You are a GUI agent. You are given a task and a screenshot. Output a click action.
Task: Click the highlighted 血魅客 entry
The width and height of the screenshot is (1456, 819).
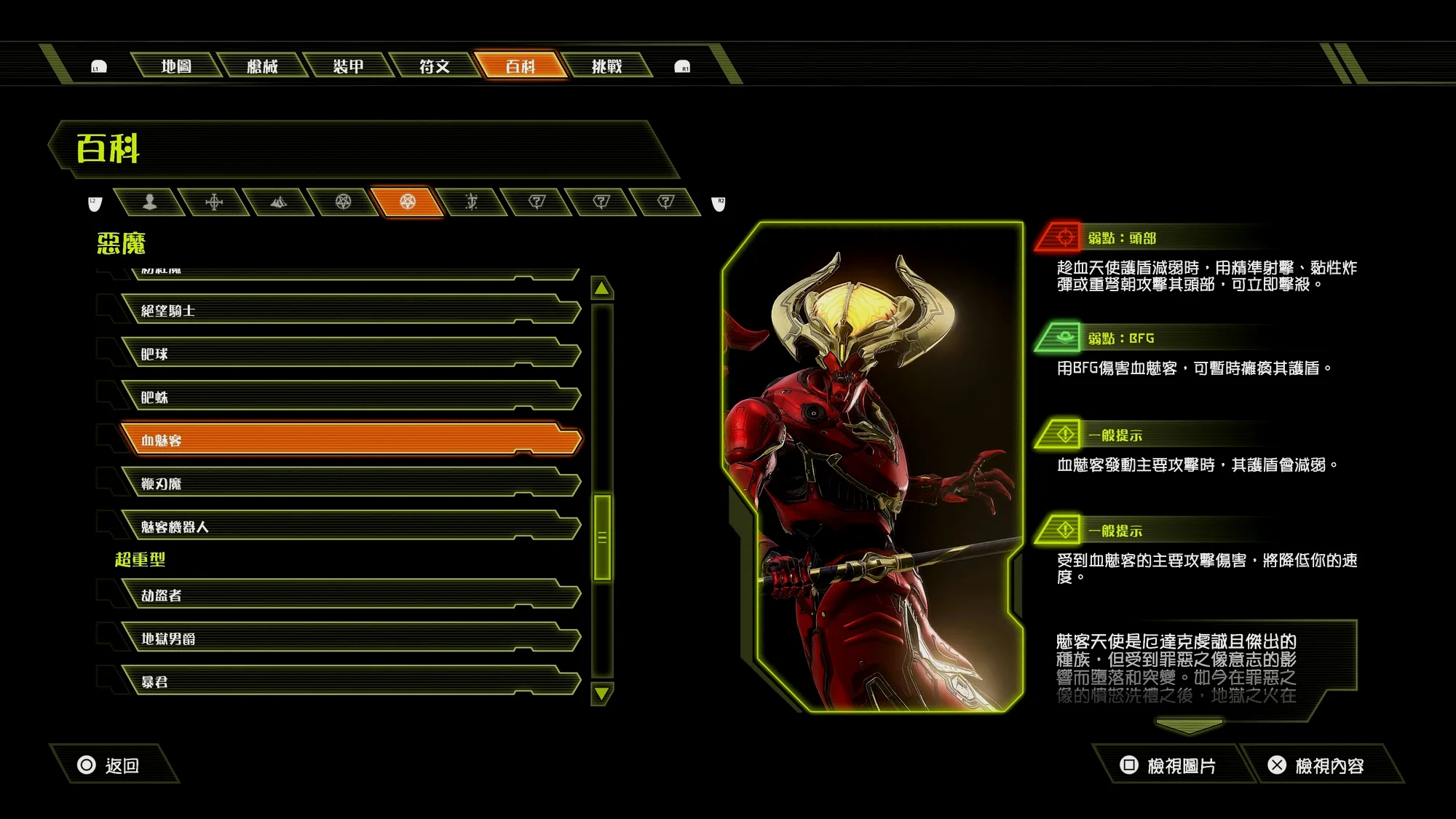pyautogui.click(x=349, y=440)
